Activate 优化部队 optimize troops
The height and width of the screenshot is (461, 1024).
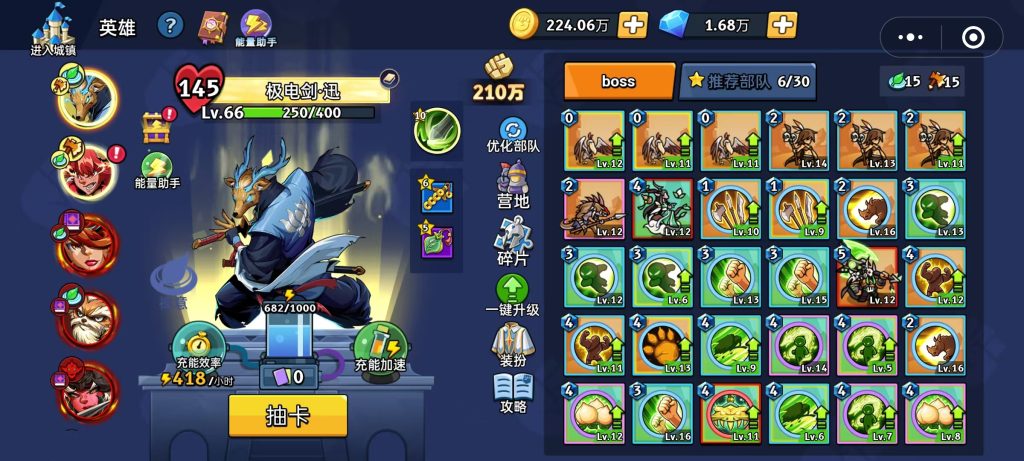click(x=513, y=135)
